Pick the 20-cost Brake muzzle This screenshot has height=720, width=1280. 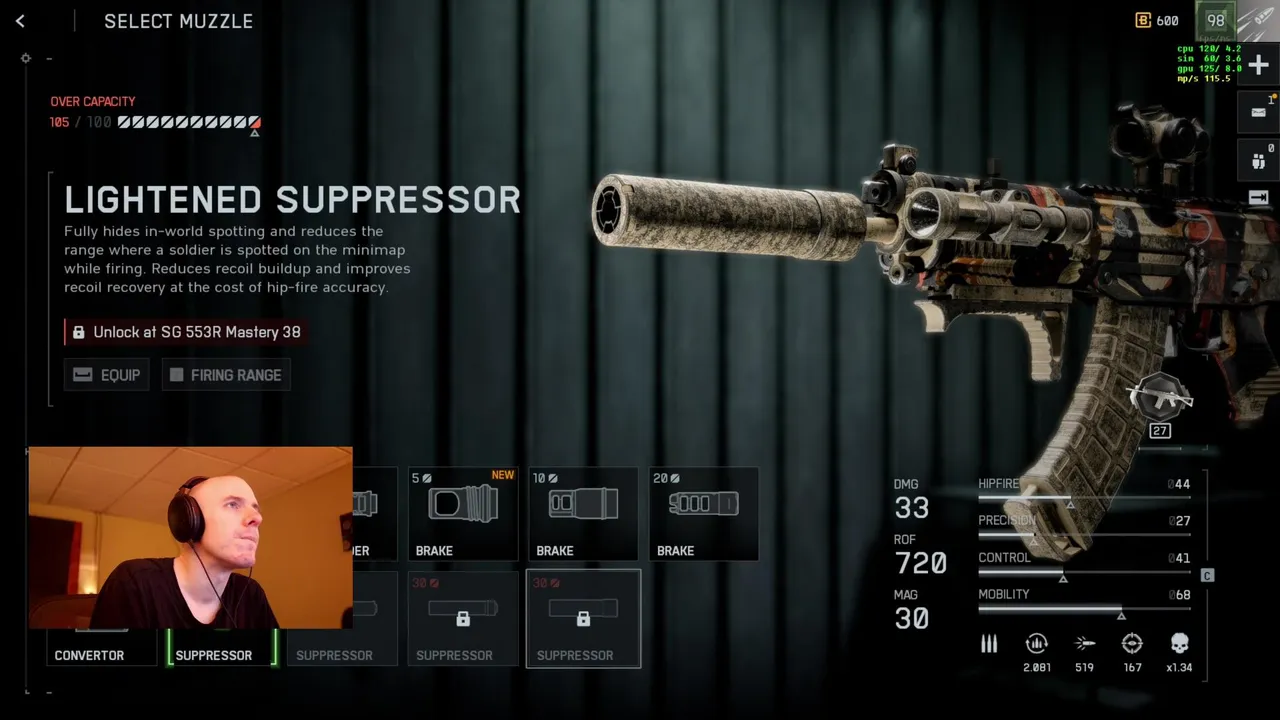pos(703,514)
